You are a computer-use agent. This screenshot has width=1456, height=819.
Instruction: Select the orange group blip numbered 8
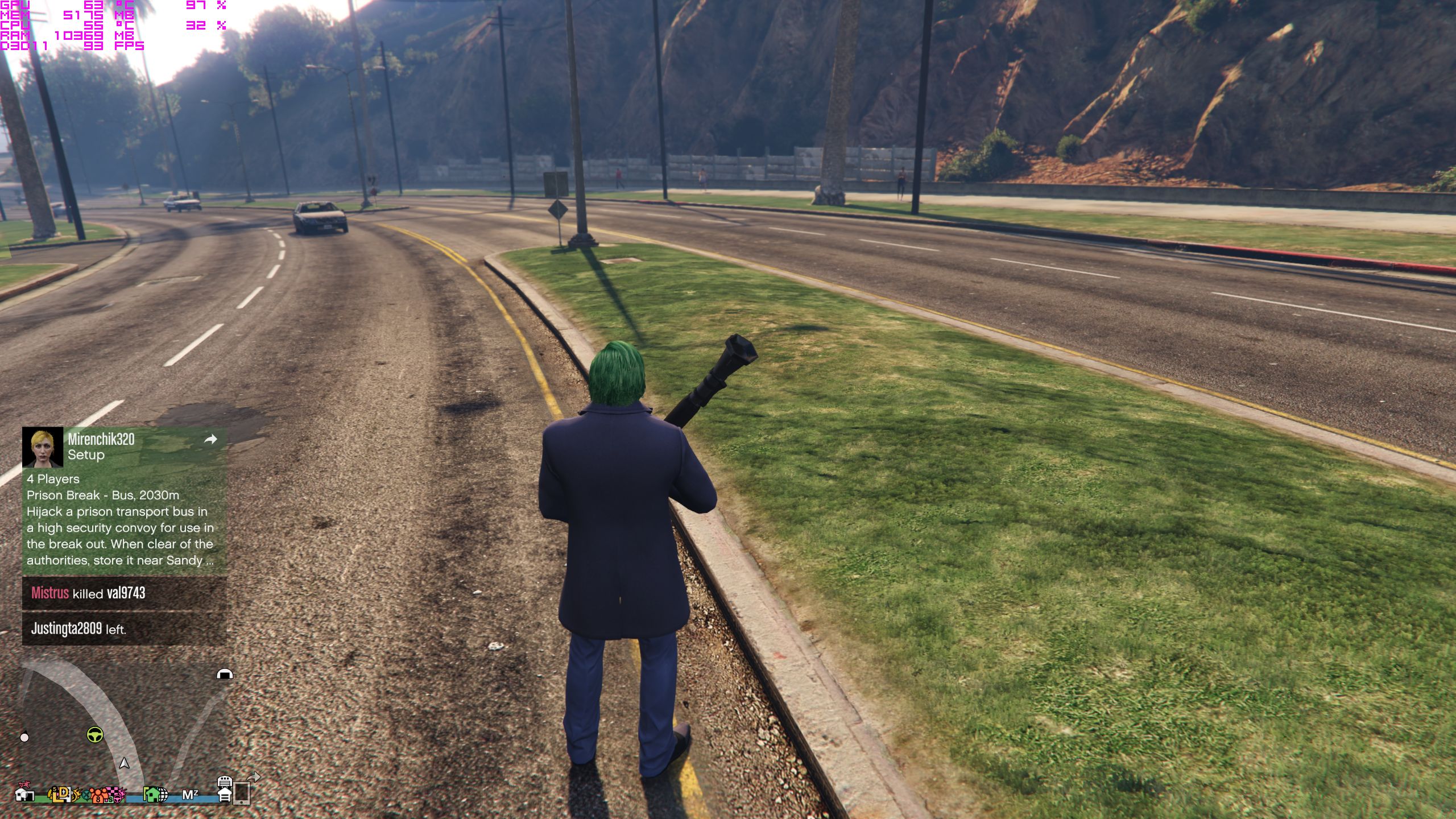[x=99, y=796]
